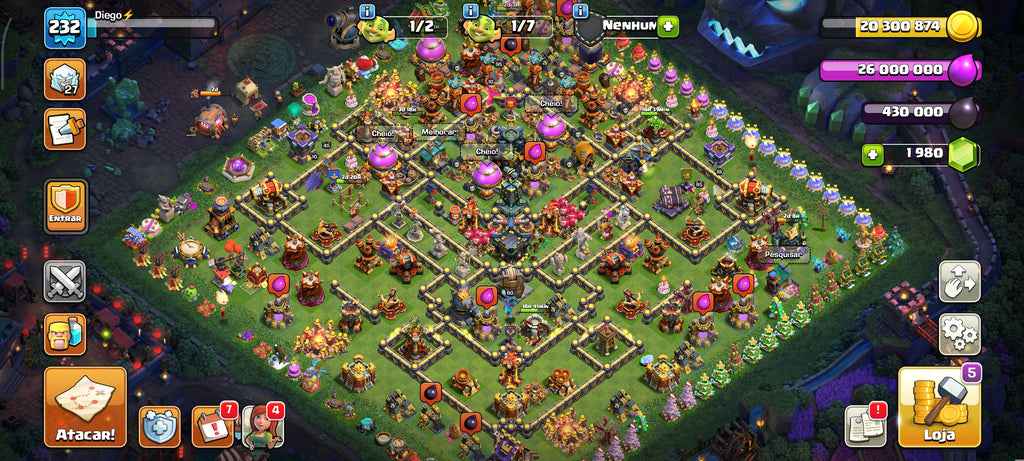Open the barbarian and elixir army icon
1024x461 pixels.
(65, 334)
